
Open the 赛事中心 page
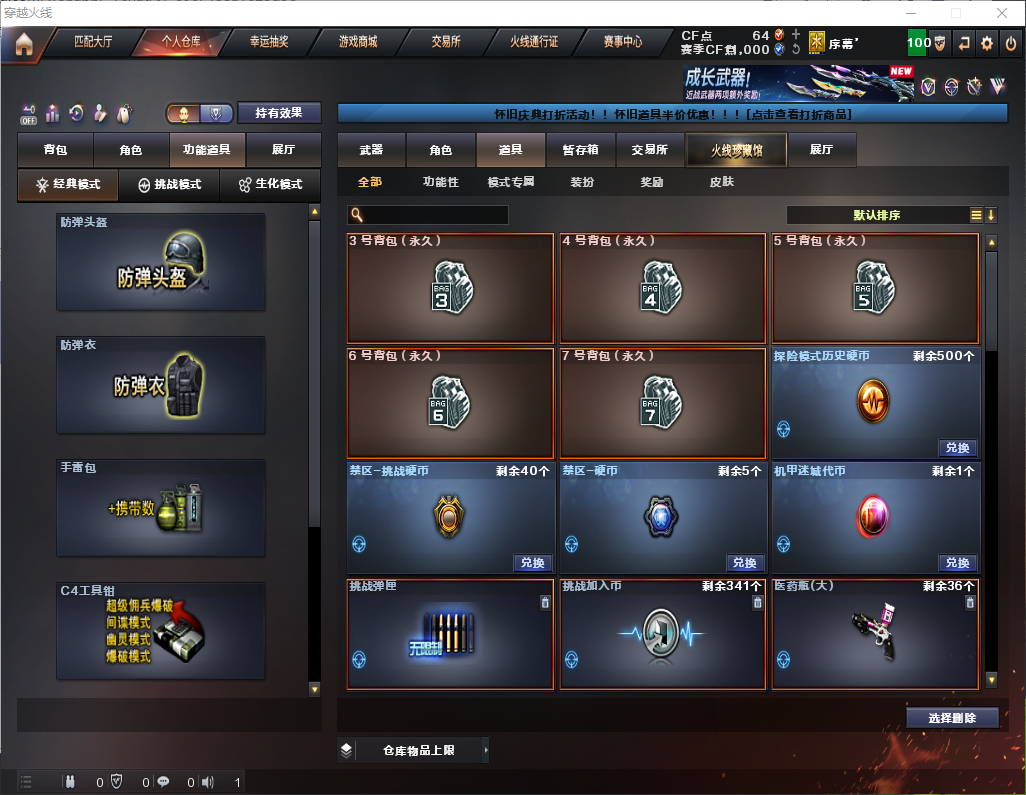[x=622, y=42]
